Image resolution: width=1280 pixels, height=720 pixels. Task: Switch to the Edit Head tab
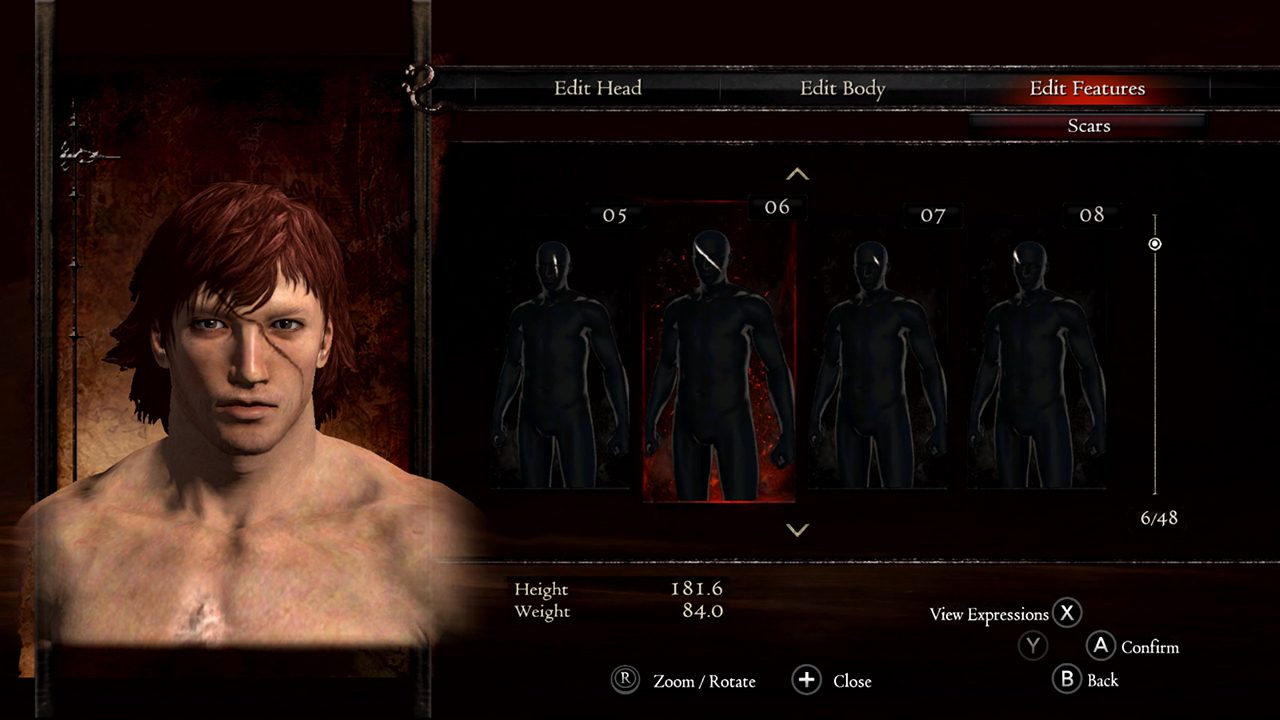(600, 88)
